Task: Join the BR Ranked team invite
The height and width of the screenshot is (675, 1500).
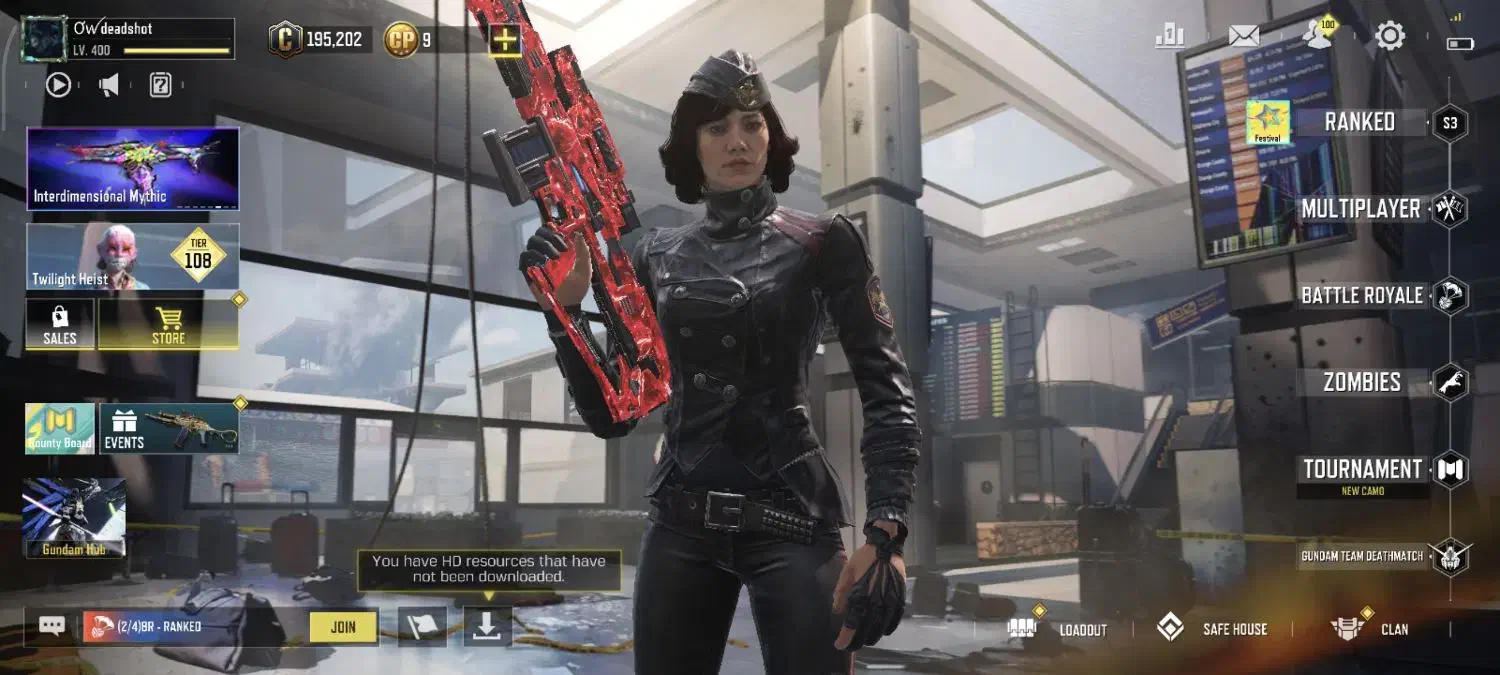Action: 343,627
